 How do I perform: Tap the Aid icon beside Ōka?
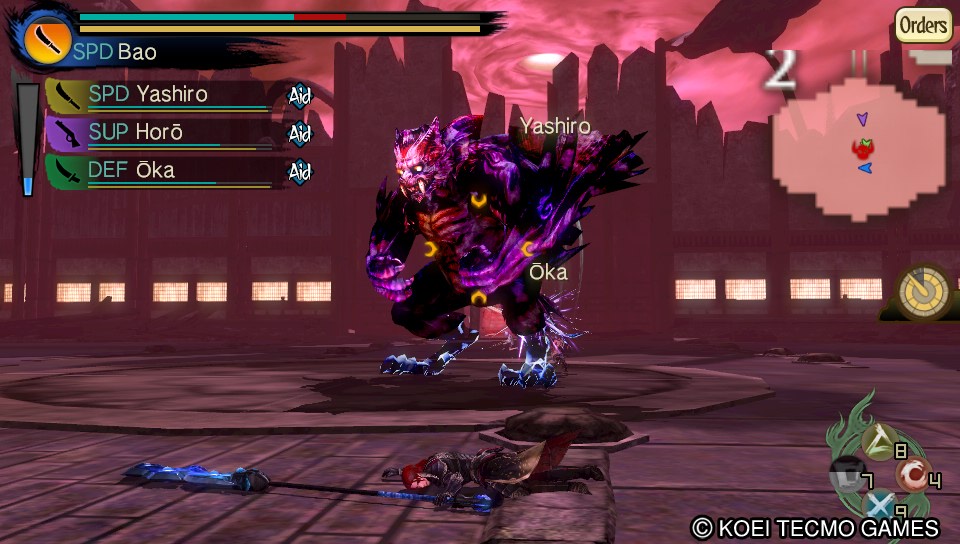tap(300, 172)
